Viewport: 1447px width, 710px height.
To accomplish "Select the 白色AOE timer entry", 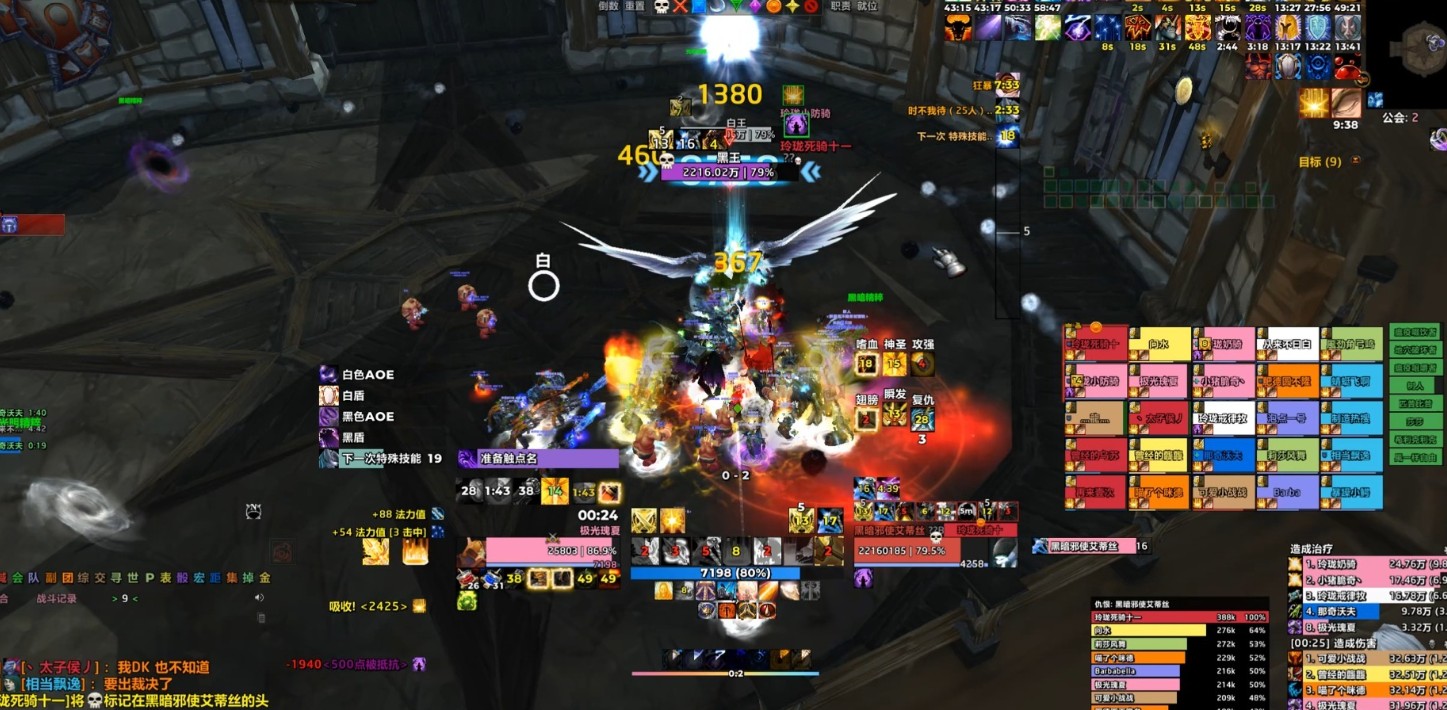I will coord(367,375).
